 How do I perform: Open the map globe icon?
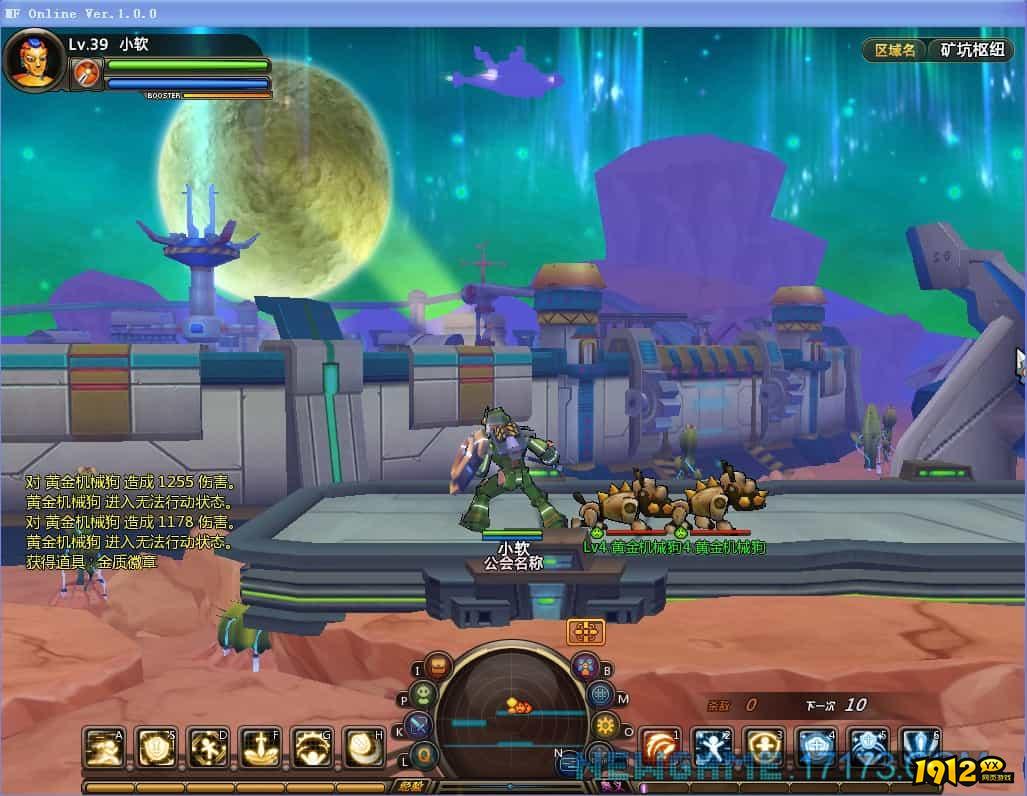(x=599, y=695)
